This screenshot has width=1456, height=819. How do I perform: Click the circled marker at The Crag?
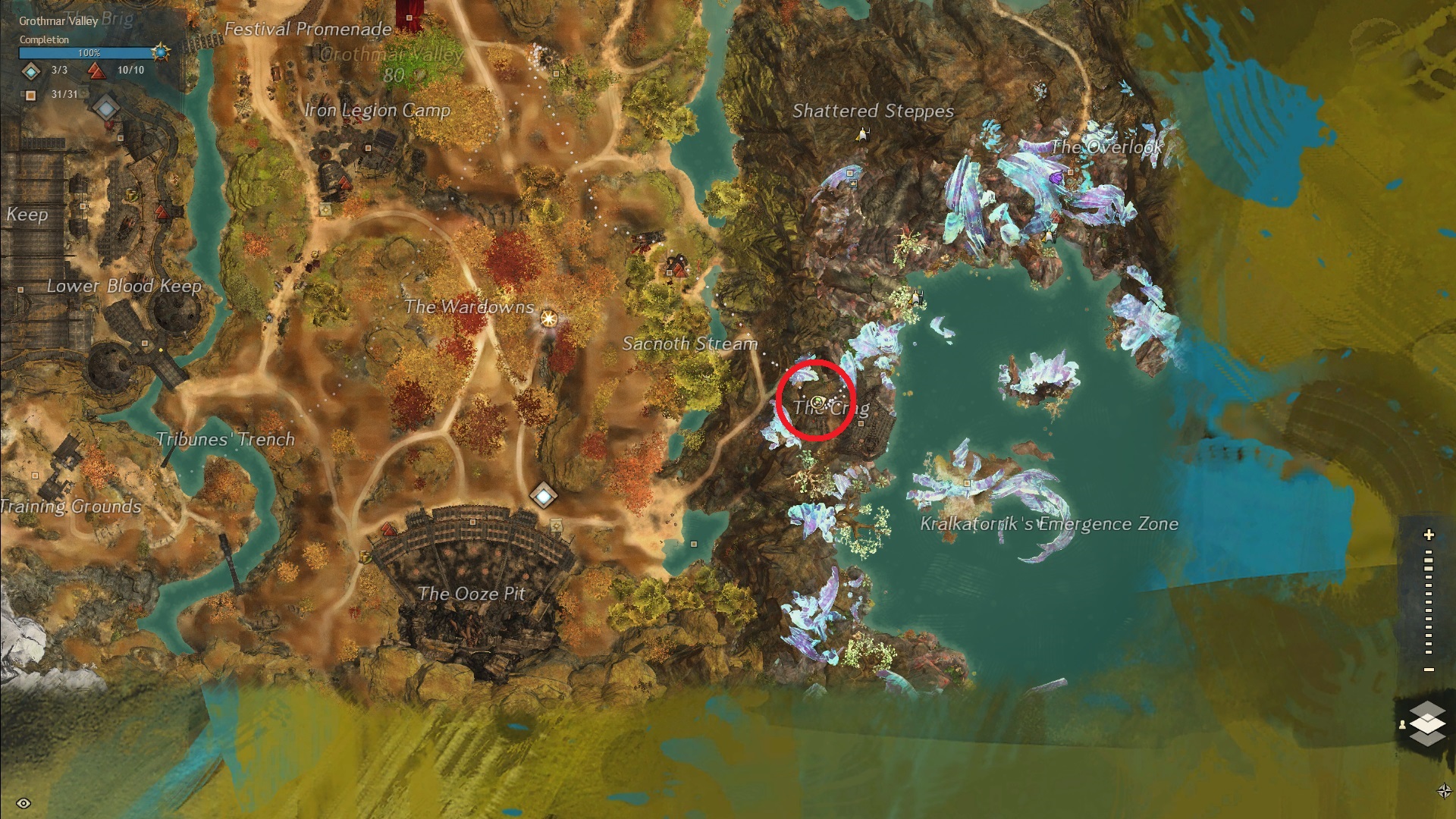(817, 401)
